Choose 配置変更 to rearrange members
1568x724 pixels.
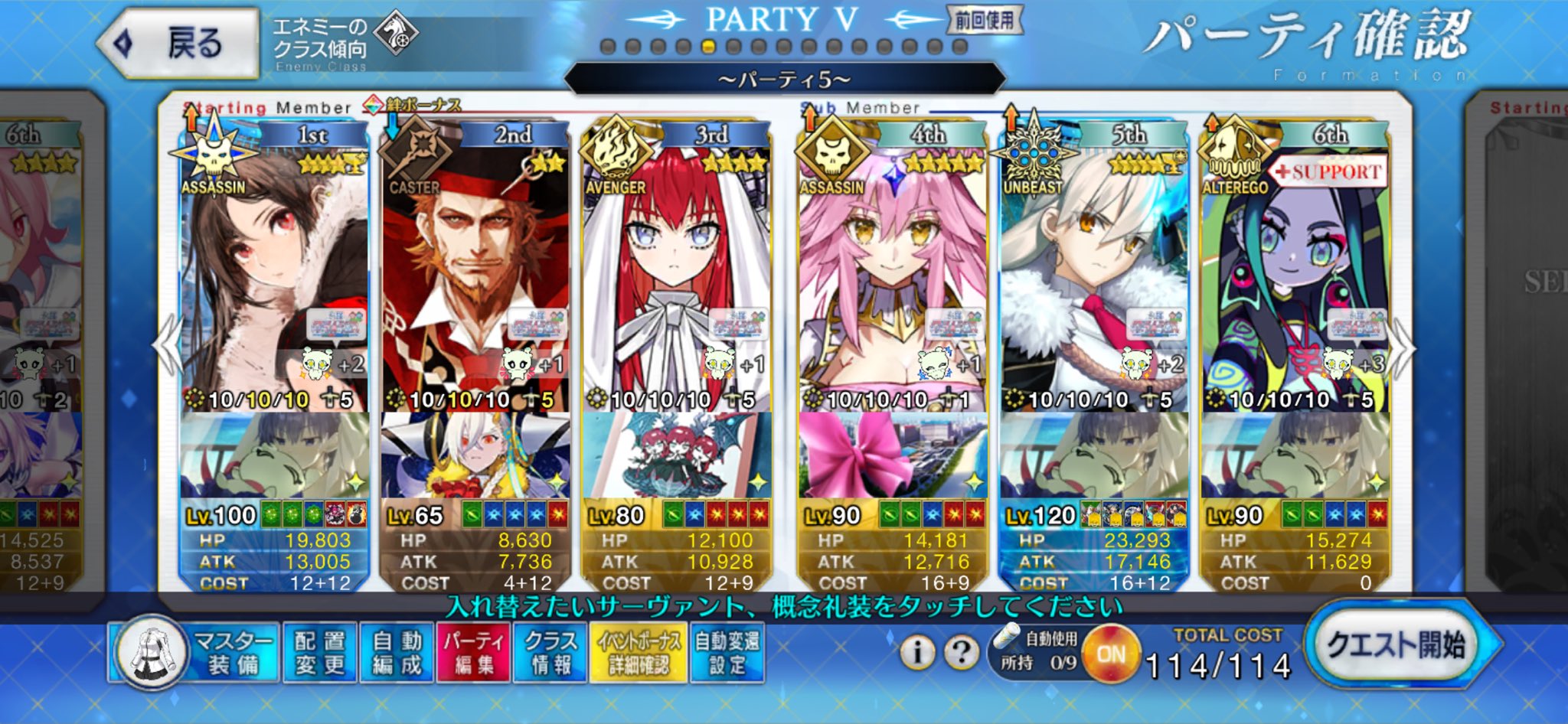[x=320, y=652]
